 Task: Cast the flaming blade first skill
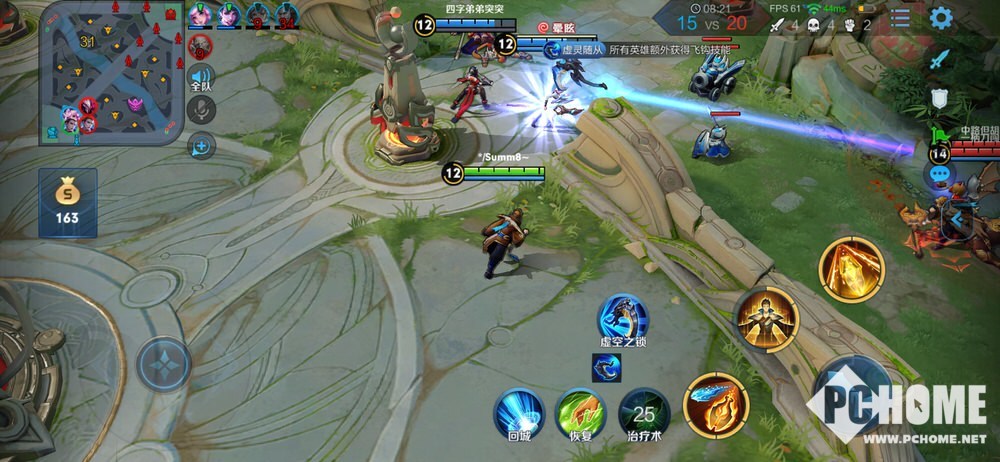point(715,405)
